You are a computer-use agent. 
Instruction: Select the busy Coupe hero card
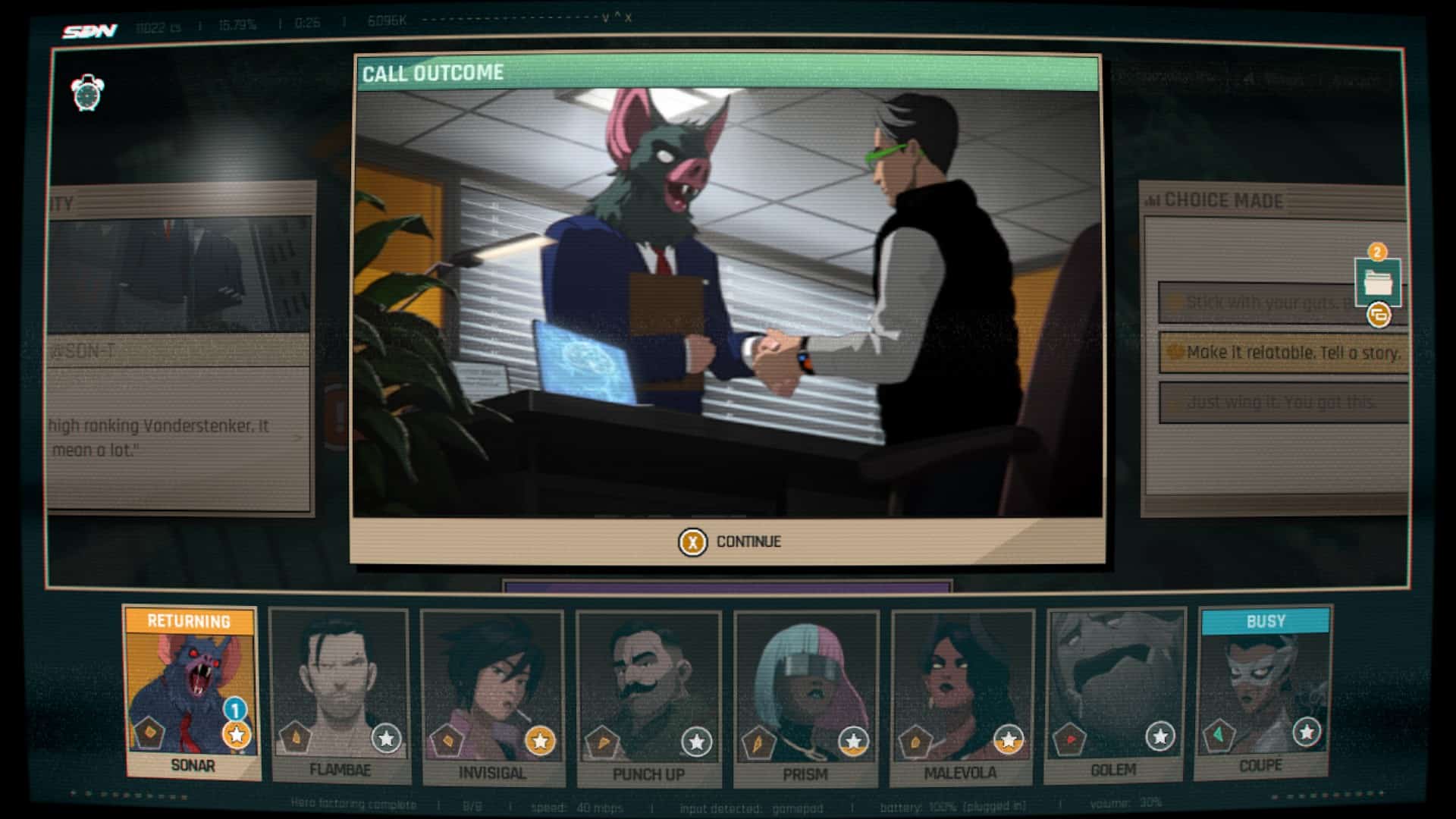click(1262, 692)
